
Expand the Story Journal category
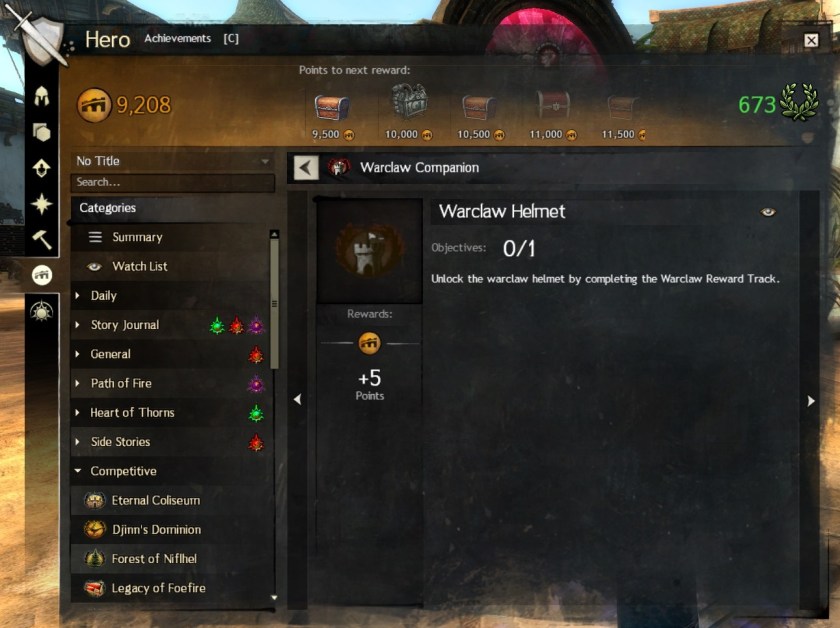[x=124, y=325]
